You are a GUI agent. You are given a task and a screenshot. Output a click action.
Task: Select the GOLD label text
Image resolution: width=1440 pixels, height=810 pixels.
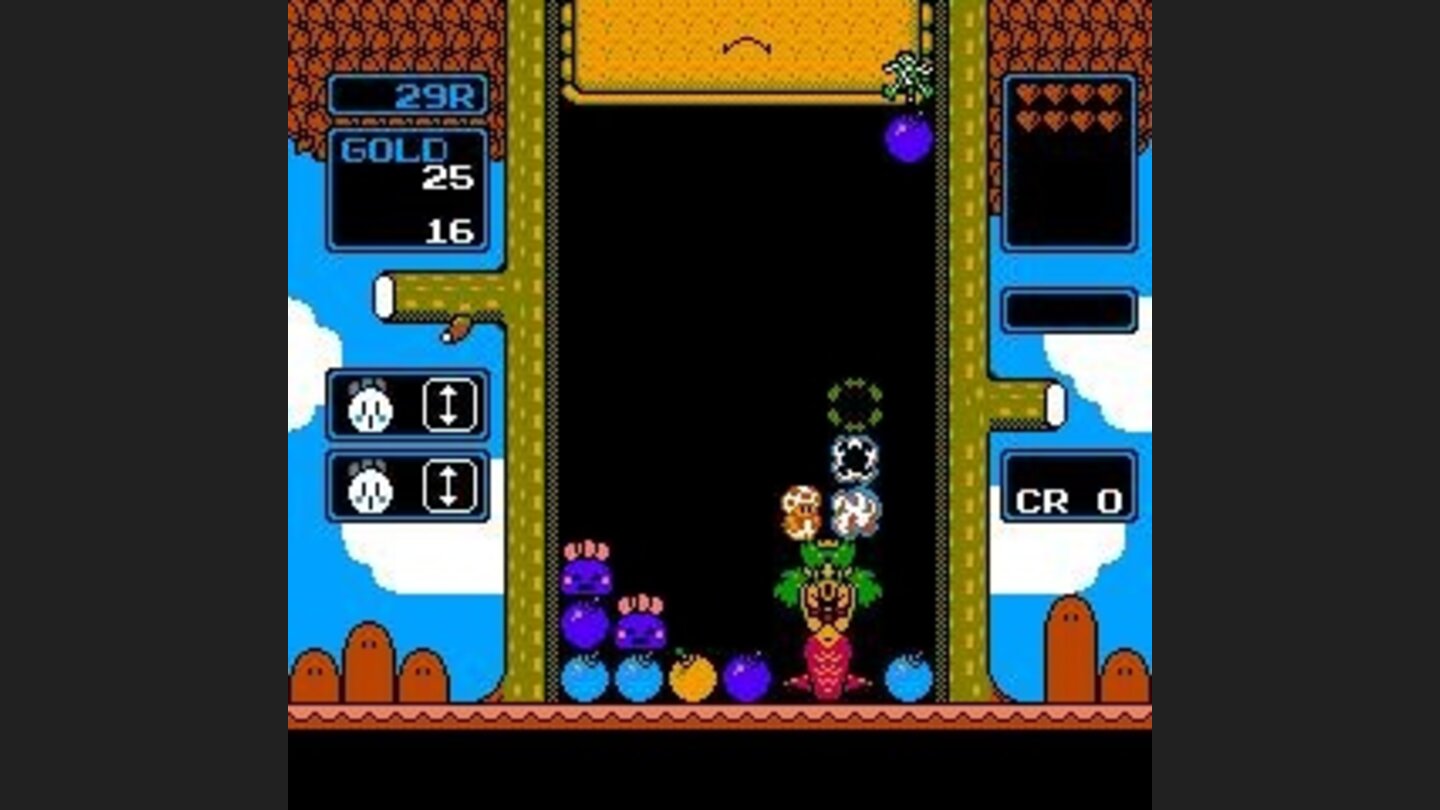pyautogui.click(x=393, y=151)
